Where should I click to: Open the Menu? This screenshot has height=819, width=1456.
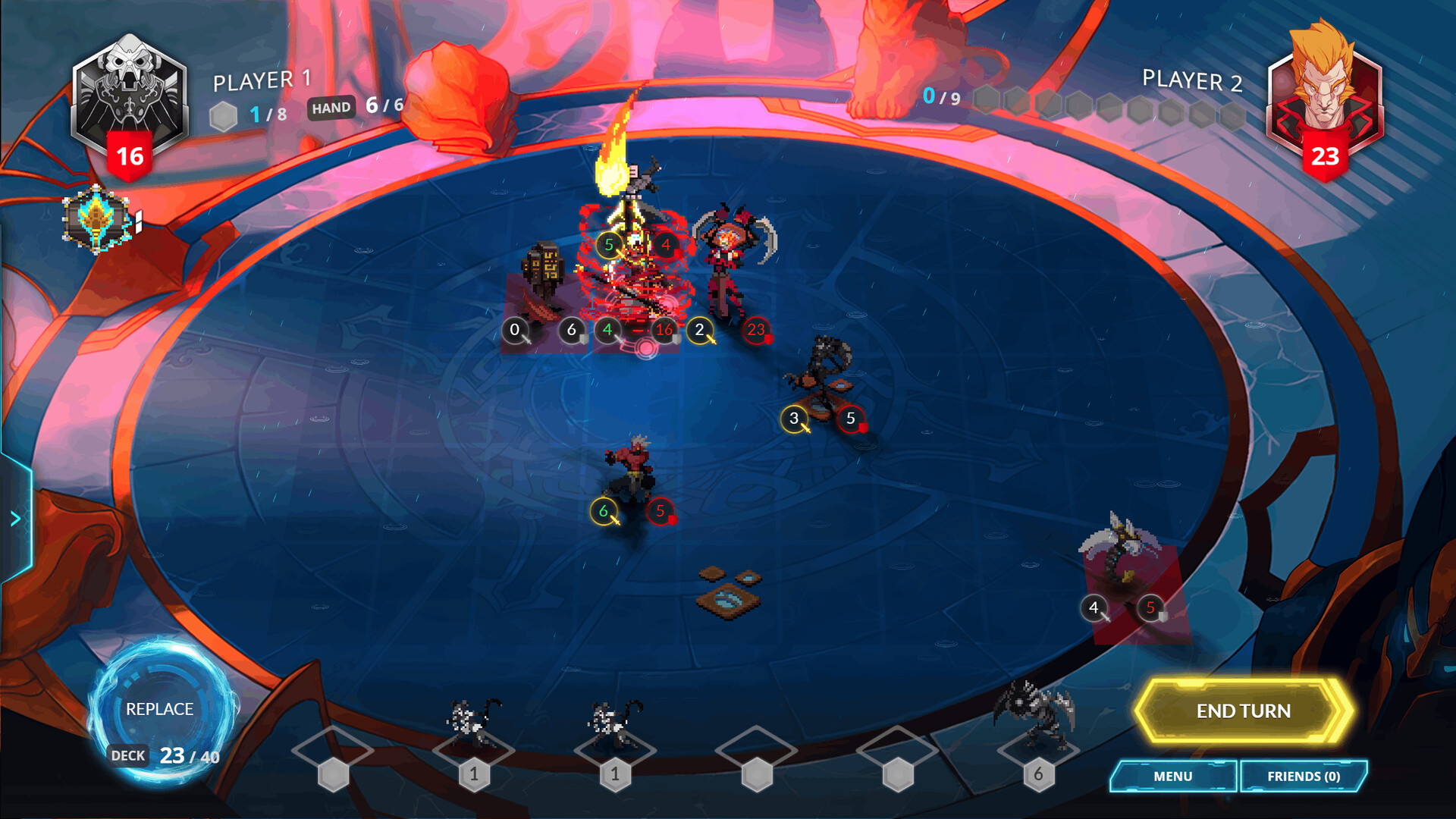coord(1172,777)
